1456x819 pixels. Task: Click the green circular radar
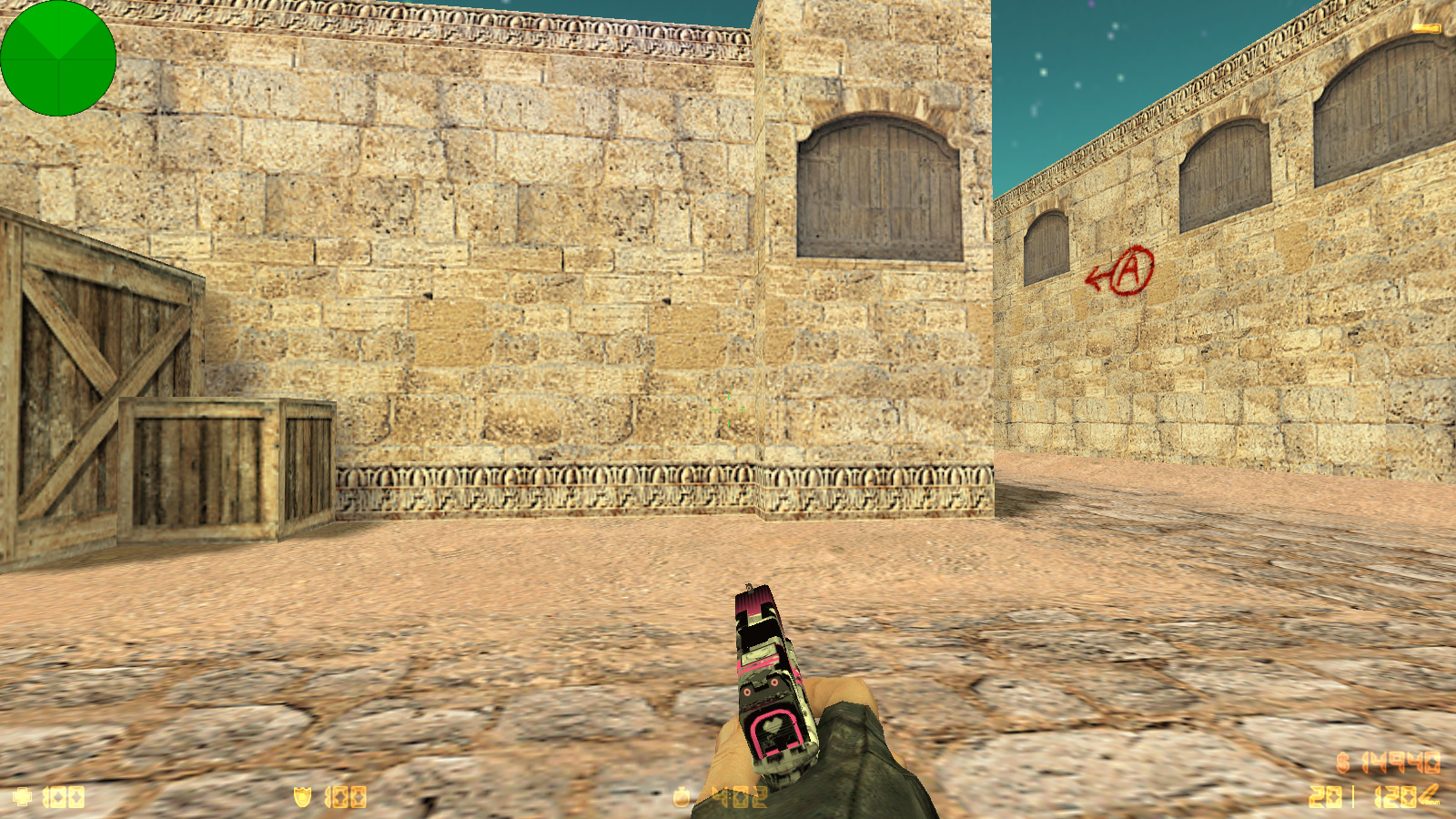tap(58, 58)
